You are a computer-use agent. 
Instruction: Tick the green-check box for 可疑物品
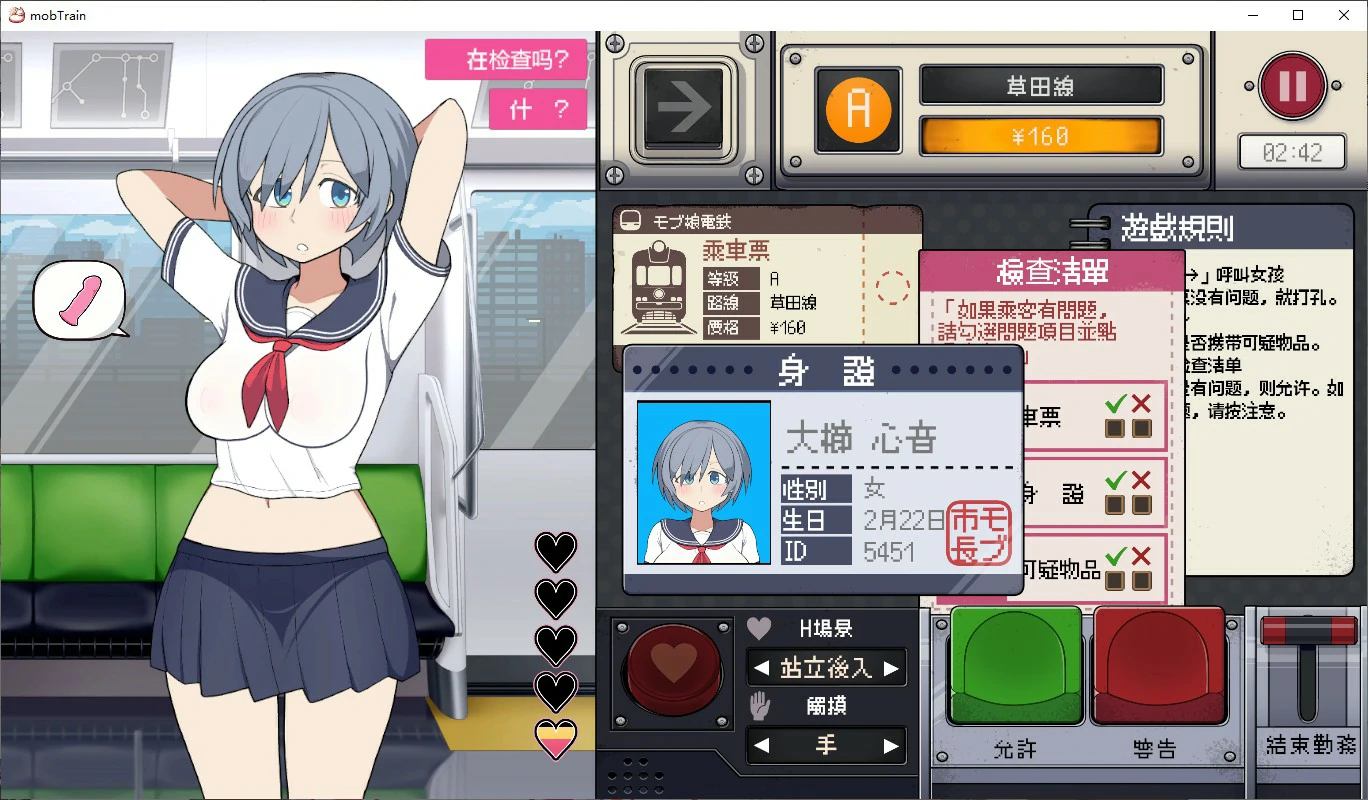click(1115, 580)
